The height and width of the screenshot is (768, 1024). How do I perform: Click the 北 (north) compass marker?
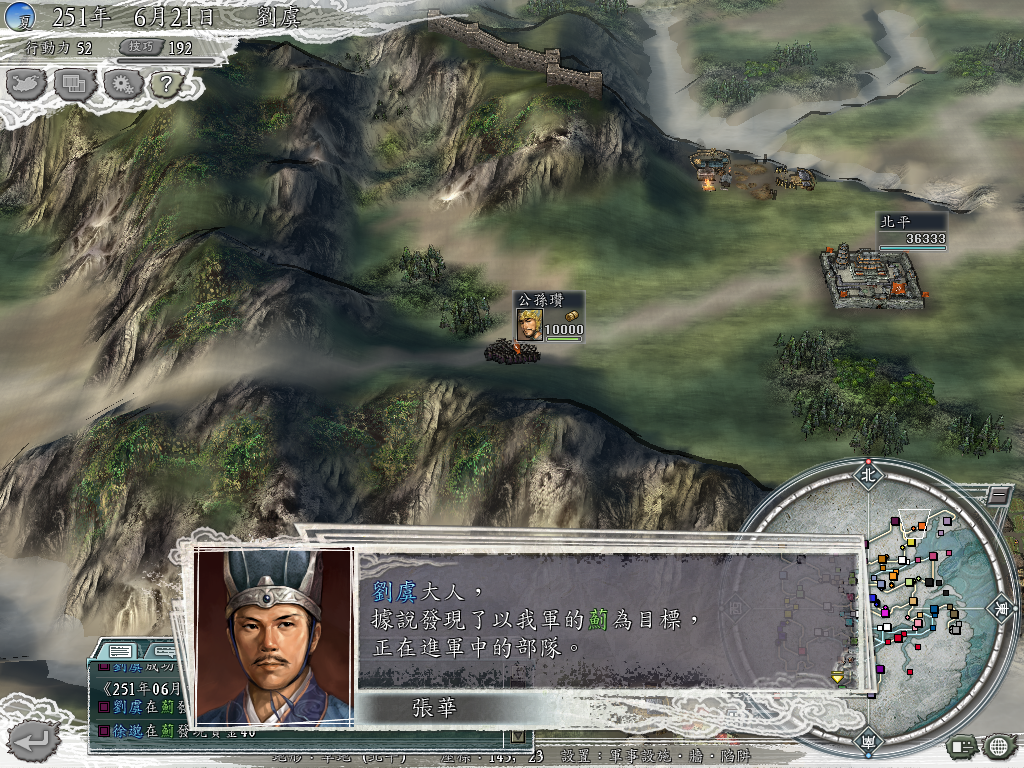click(866, 474)
